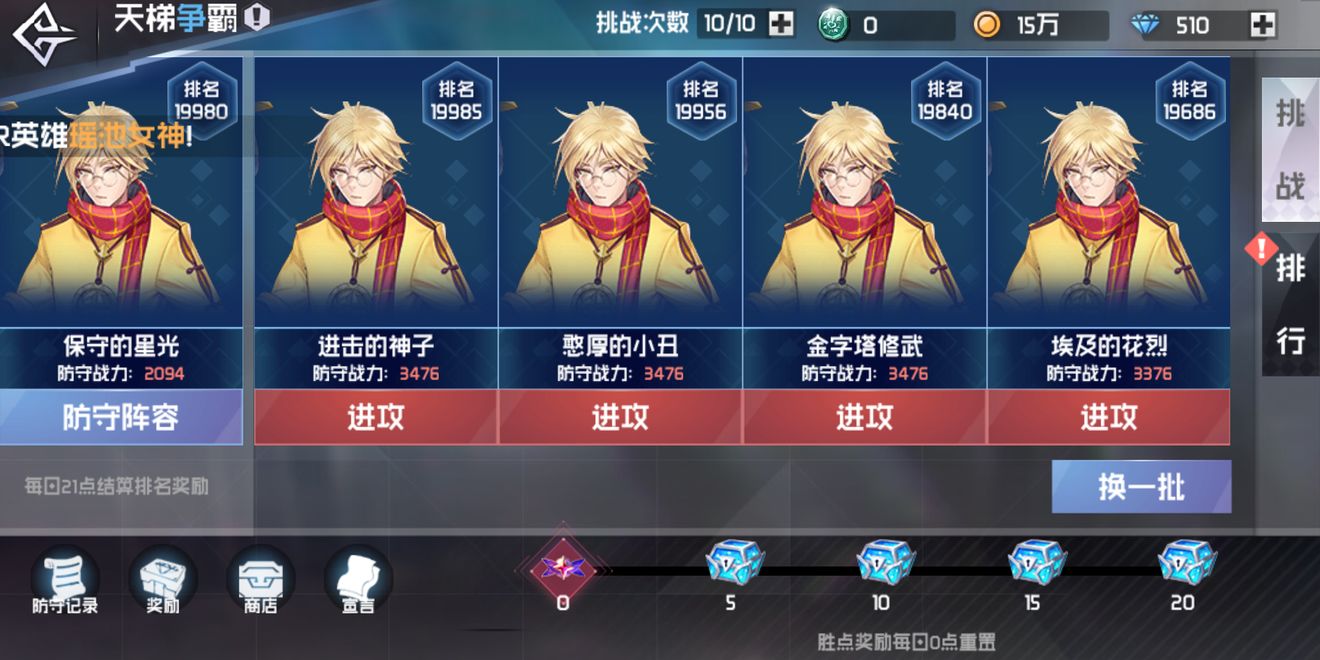The image size is (1320, 660).
Task: Claim the 20-point reward chest
Action: click(x=1185, y=564)
